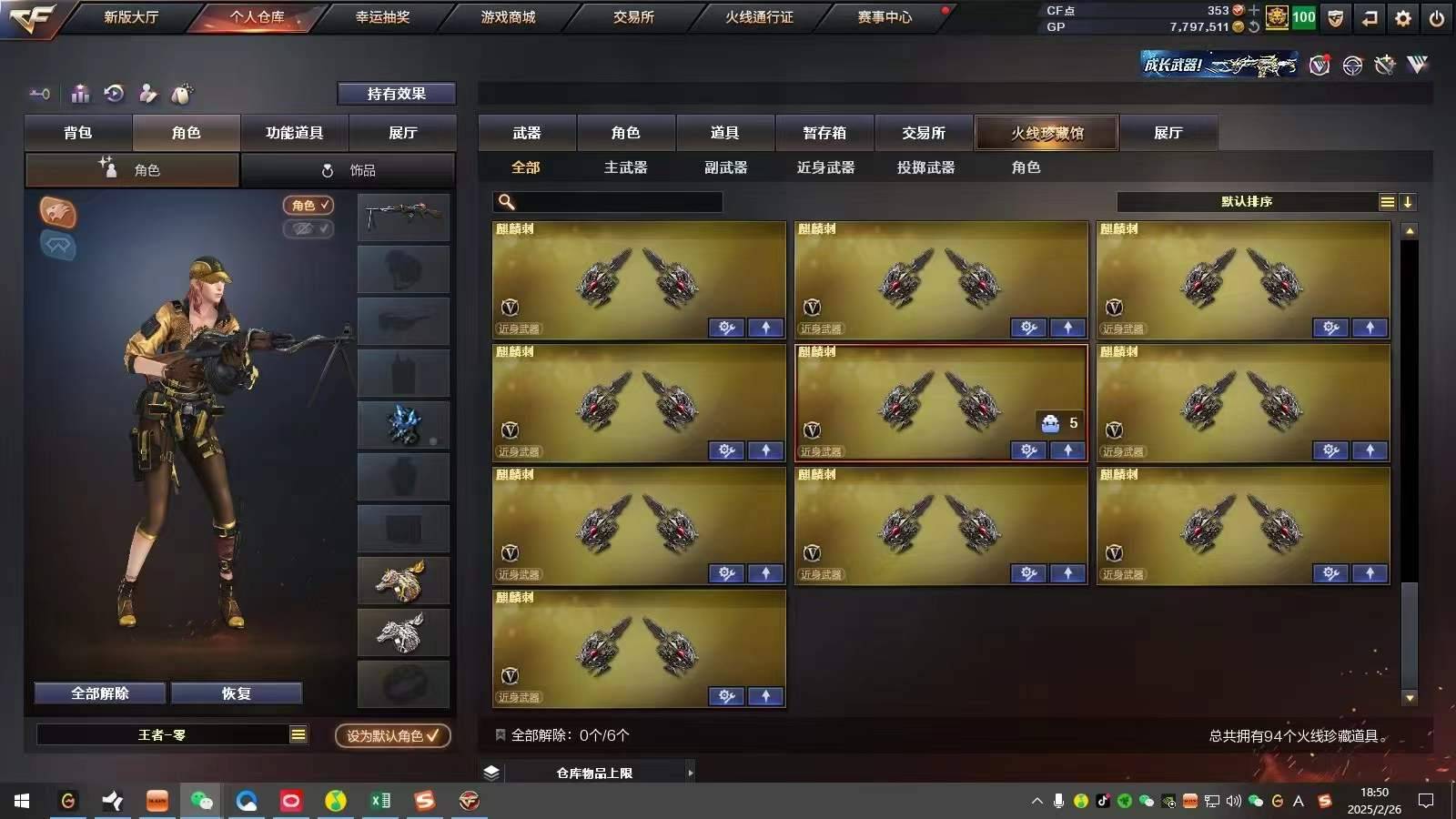Click the 设为默认角色 button
The width and height of the screenshot is (1456, 819).
click(x=392, y=737)
